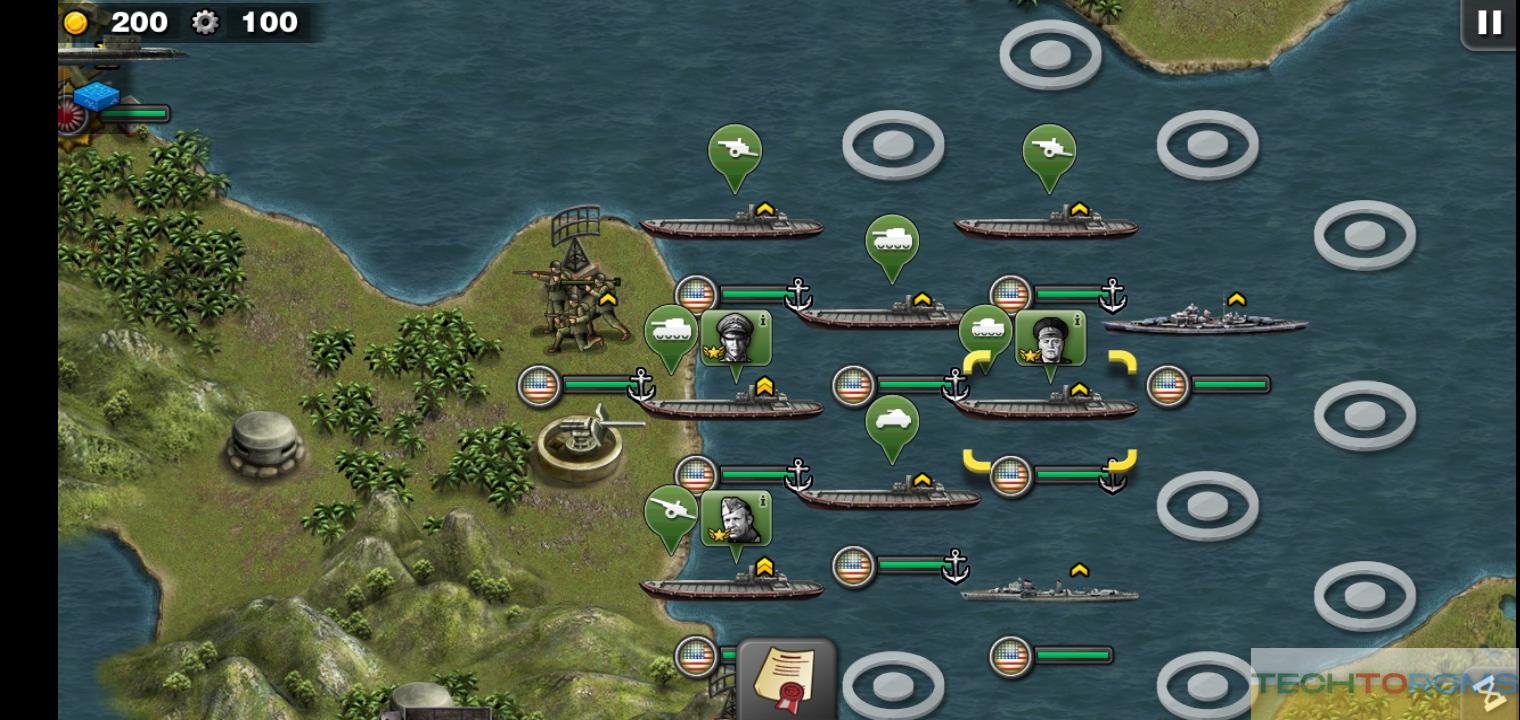View the general portrait beside the artillery bubble
Viewport: 1520px width, 720px height.
[x=736, y=517]
